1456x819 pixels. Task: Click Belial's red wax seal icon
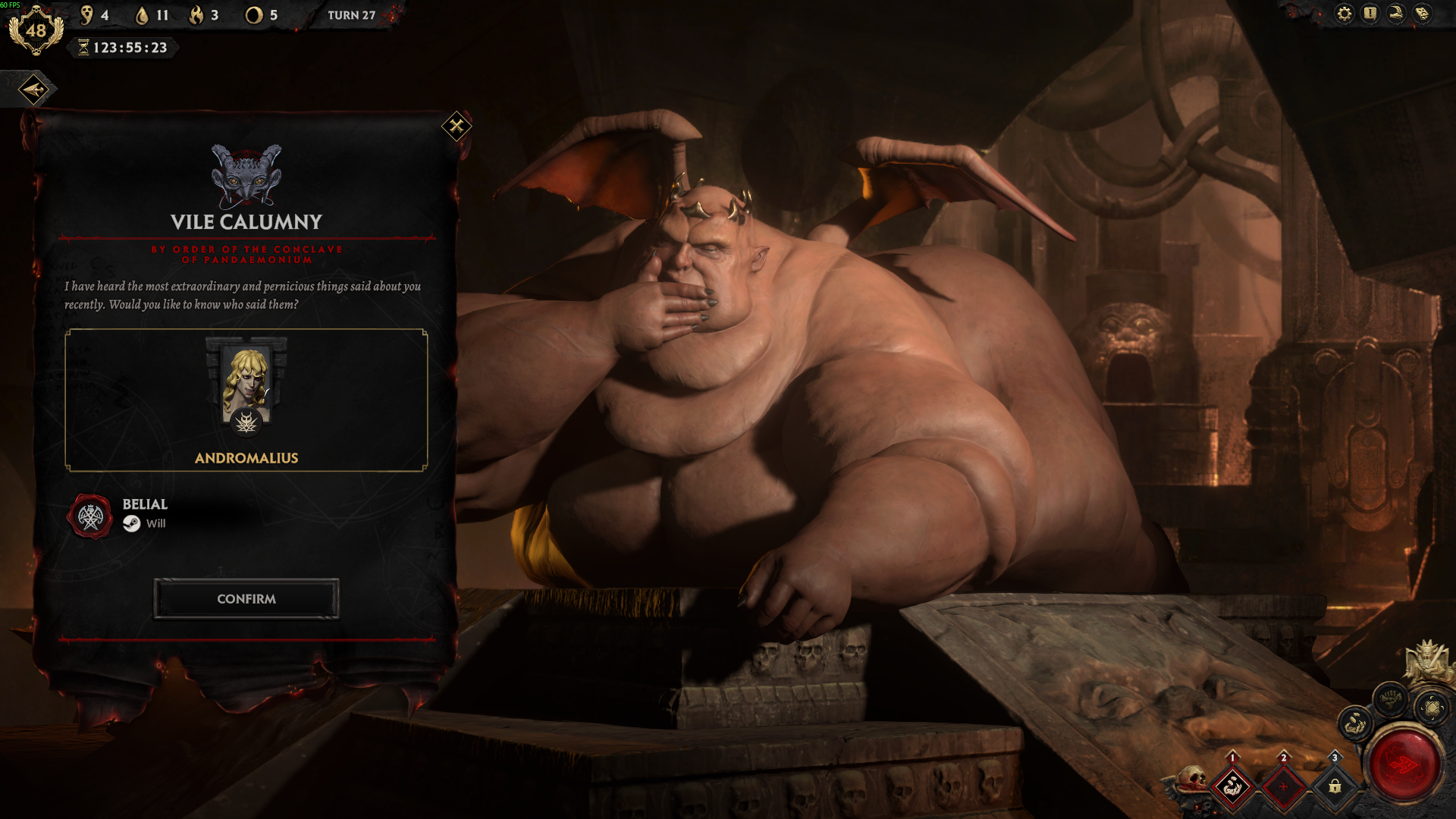[90, 517]
